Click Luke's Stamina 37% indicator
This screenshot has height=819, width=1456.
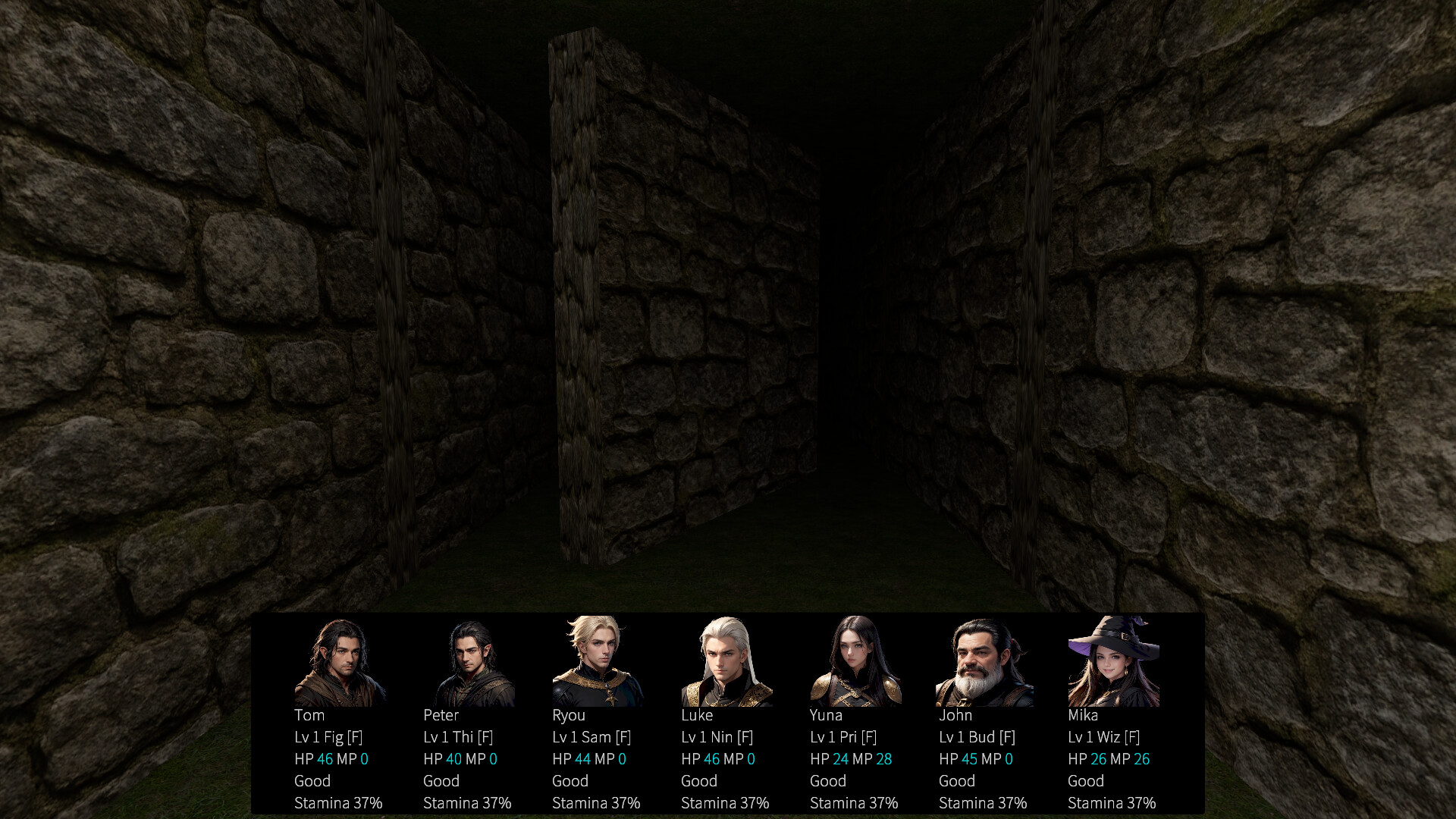tap(726, 802)
